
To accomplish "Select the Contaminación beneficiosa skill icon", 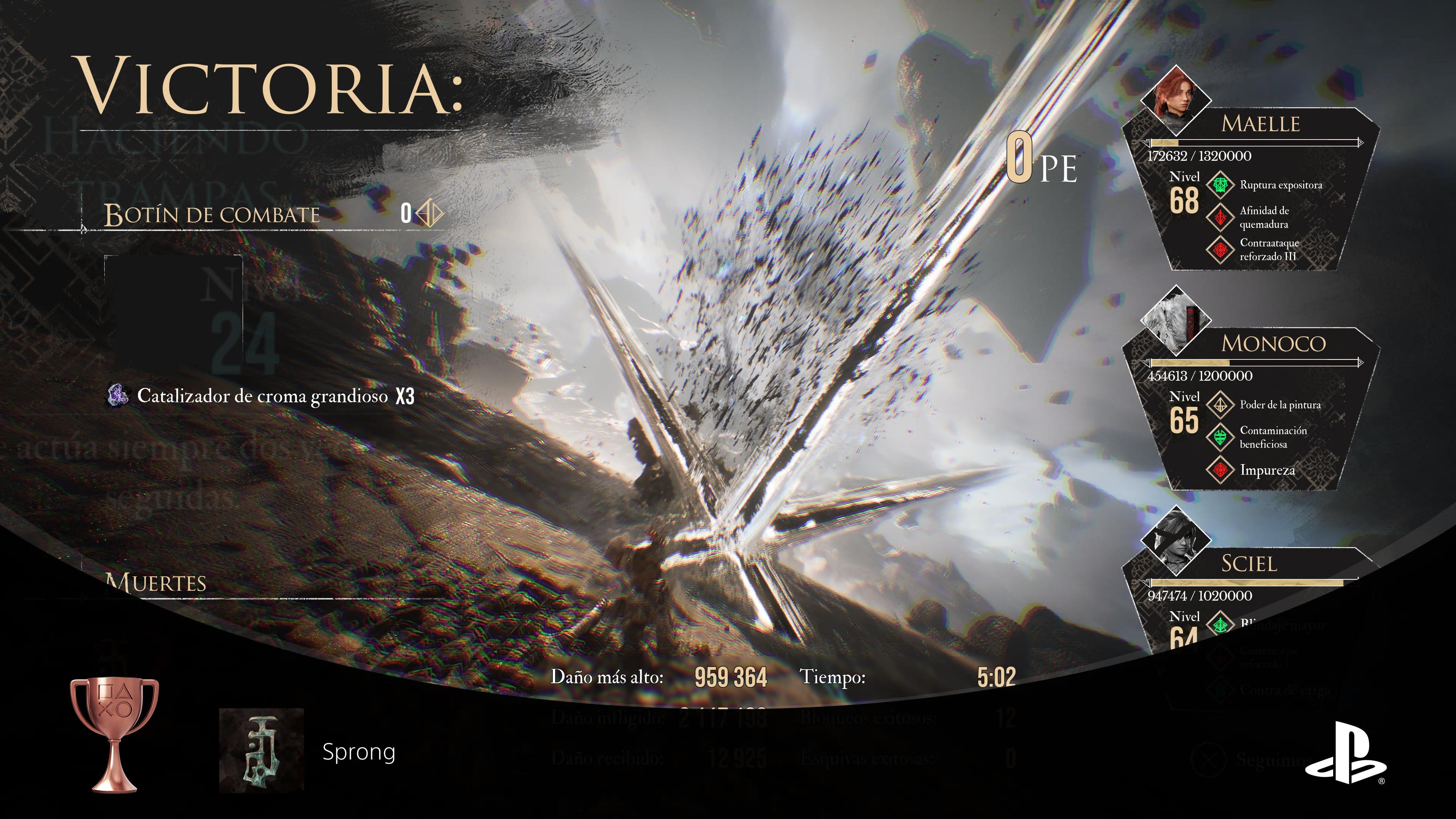I will pyautogui.click(x=1220, y=437).
